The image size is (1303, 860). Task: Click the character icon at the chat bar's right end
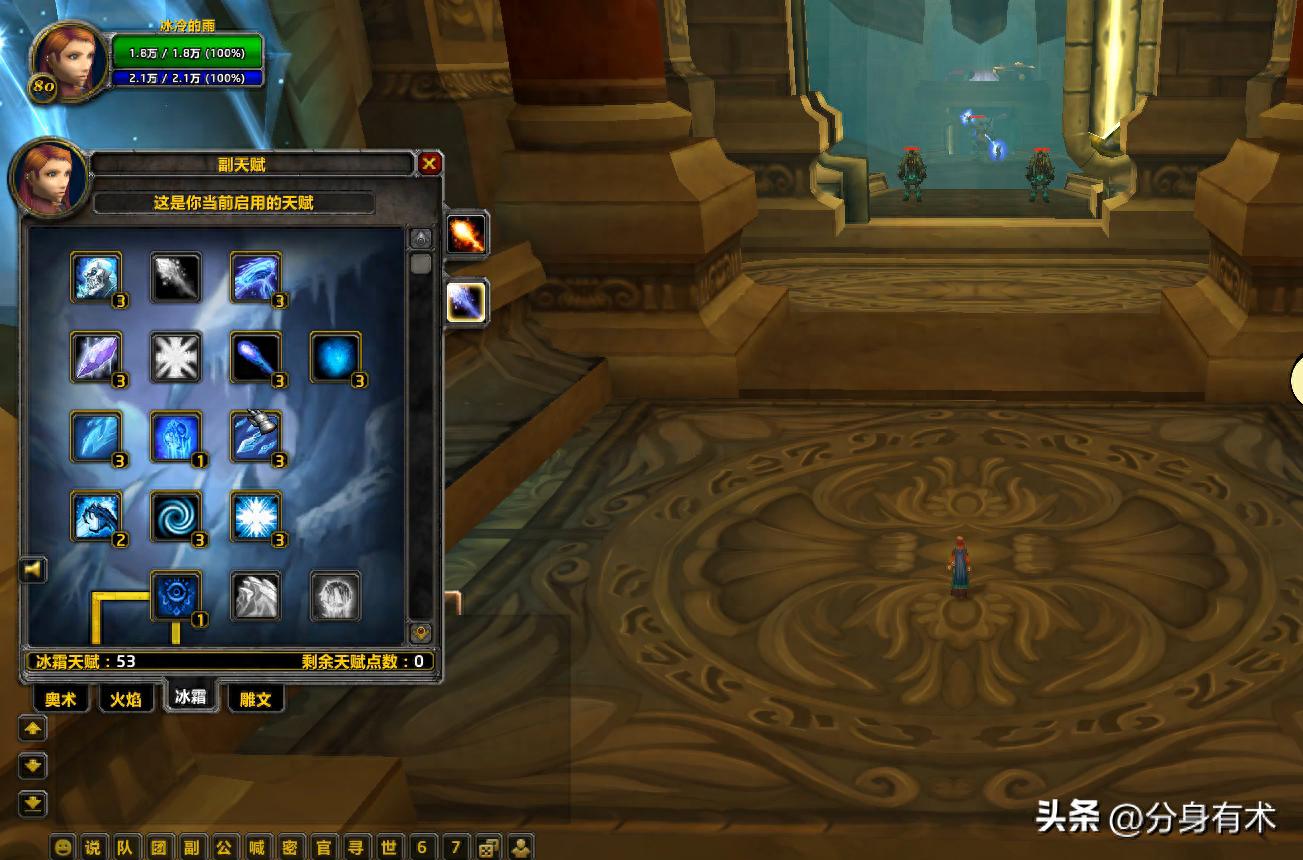tap(521, 847)
